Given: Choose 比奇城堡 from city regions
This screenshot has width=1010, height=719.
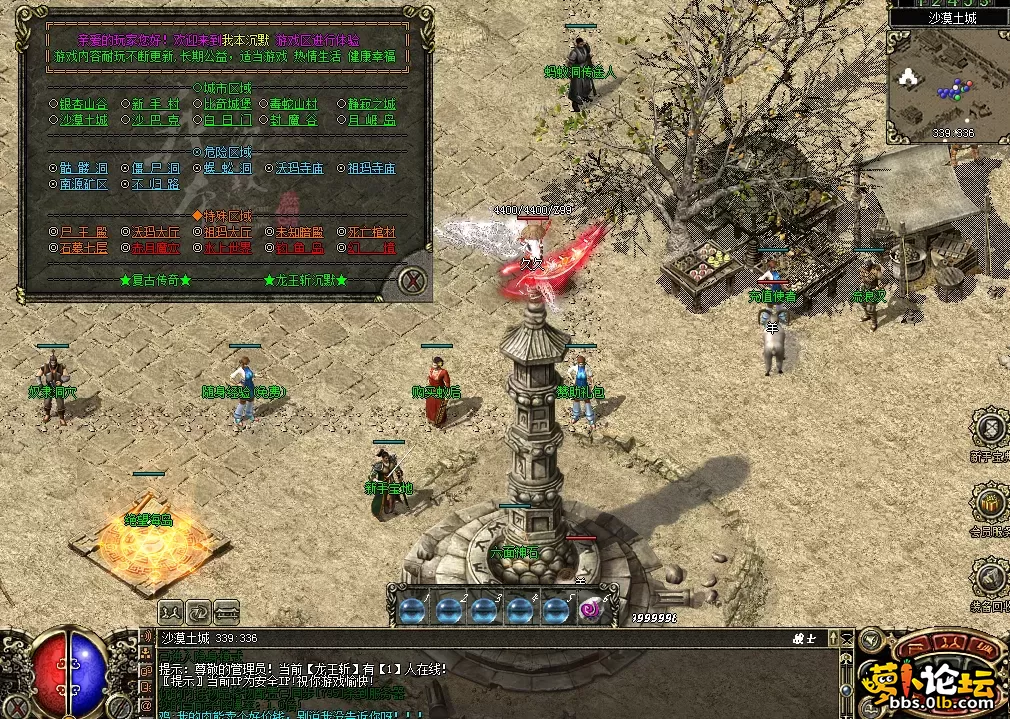Looking at the screenshot, I should click(x=226, y=104).
